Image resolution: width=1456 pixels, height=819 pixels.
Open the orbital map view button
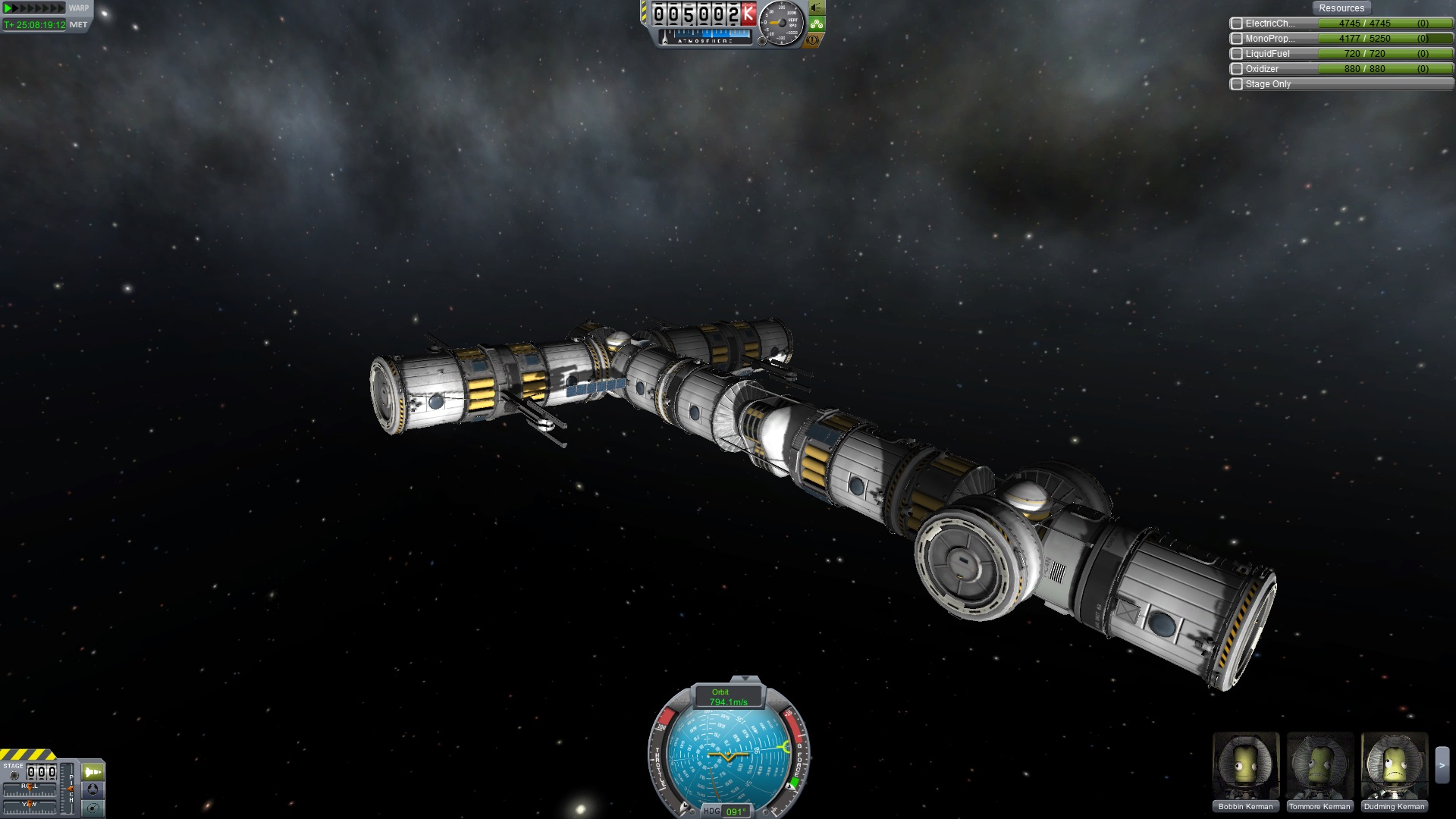[93, 807]
